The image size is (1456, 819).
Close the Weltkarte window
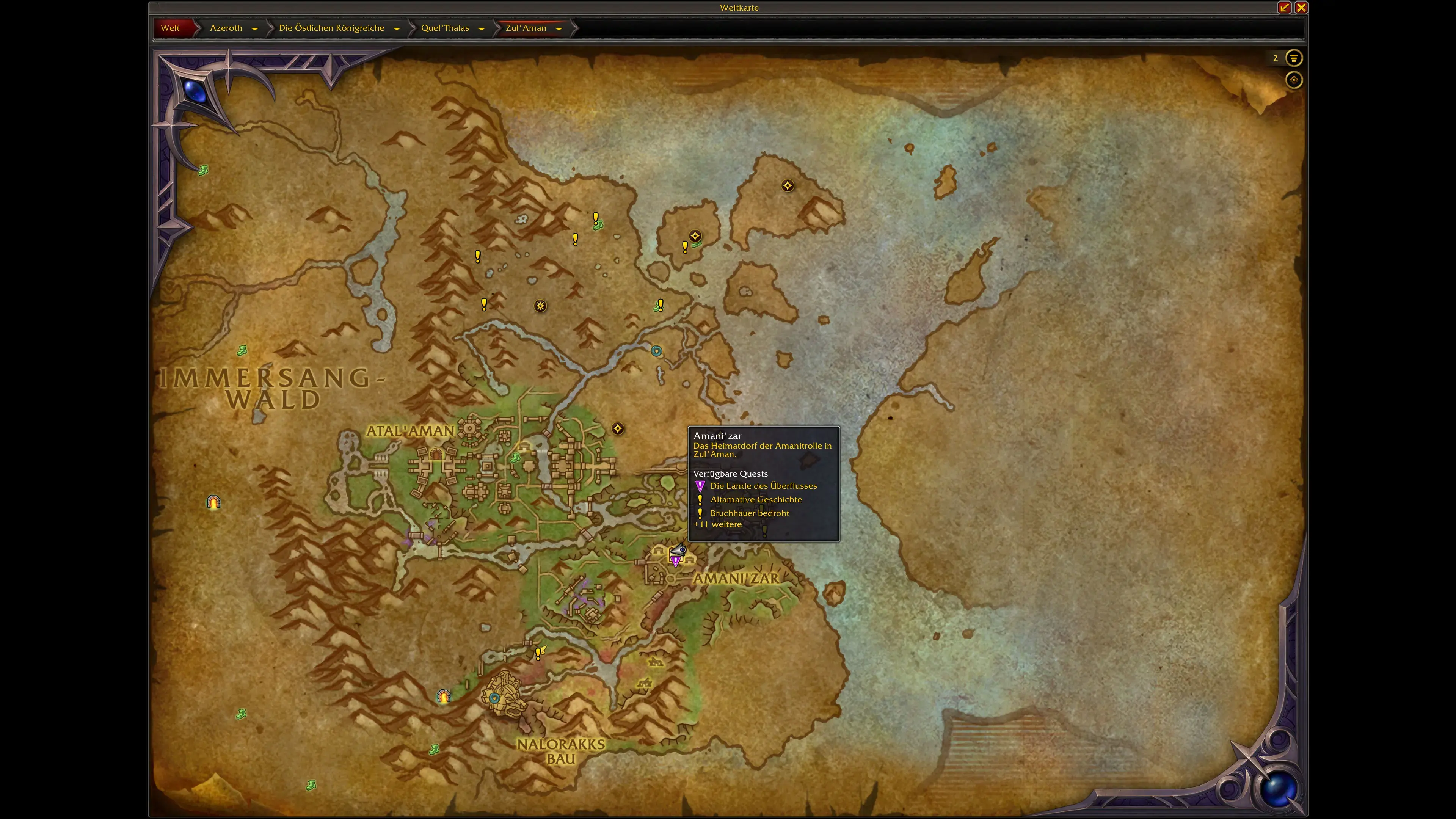coord(1301,7)
